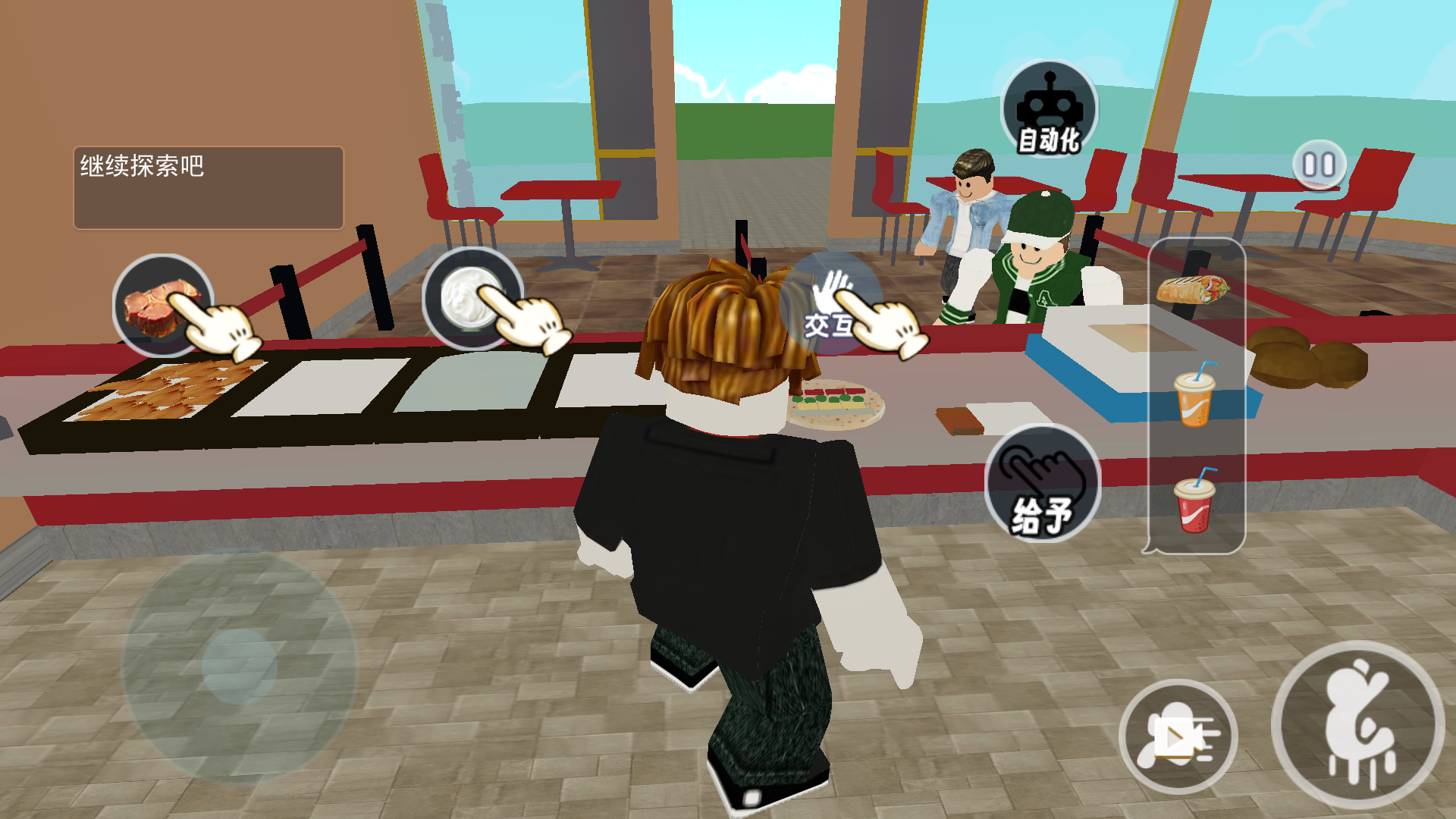Pause the game with the pause button
This screenshot has height=819, width=1456.
pyautogui.click(x=1319, y=165)
